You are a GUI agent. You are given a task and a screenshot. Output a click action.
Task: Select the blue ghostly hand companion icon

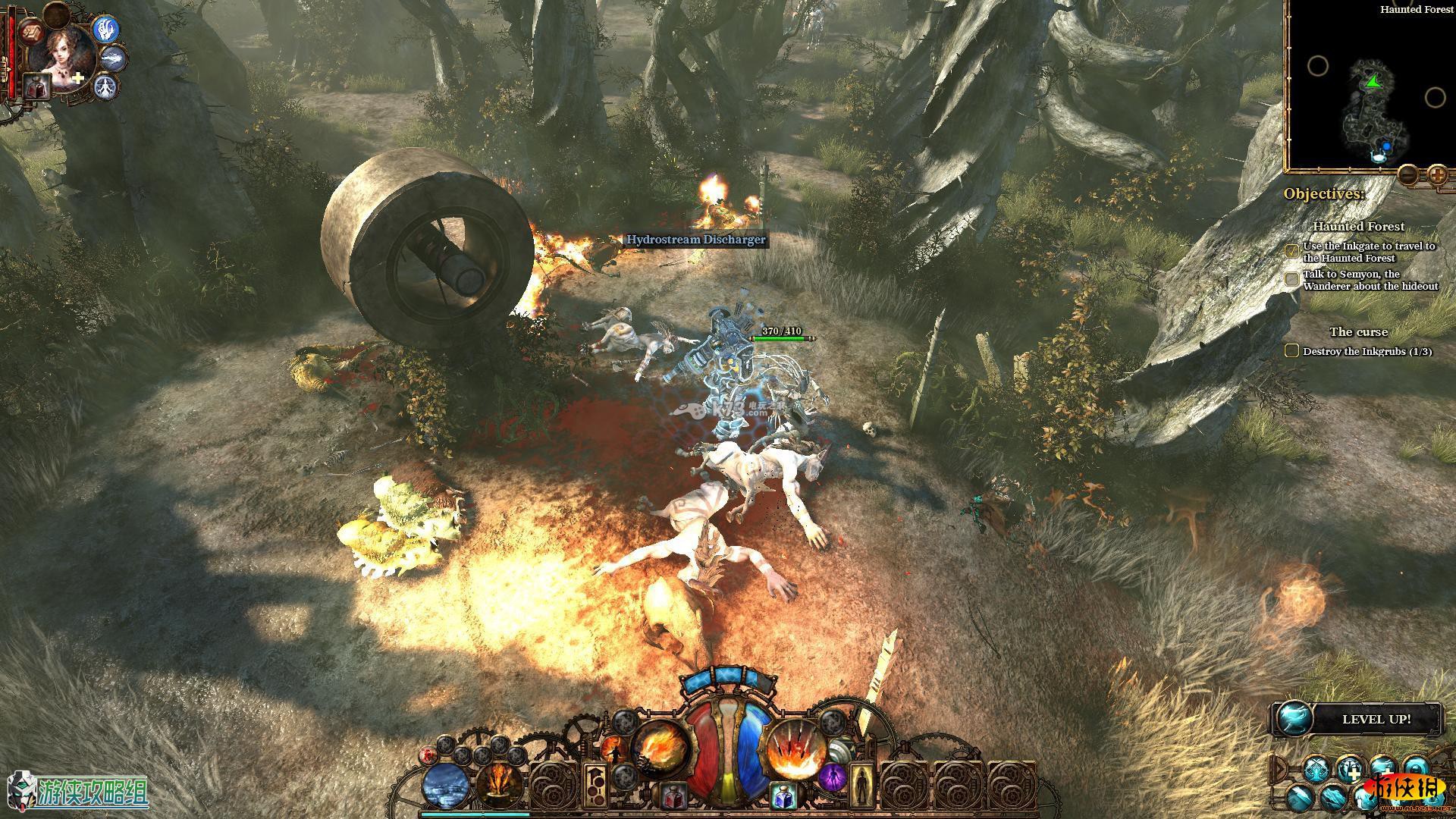click(105, 30)
